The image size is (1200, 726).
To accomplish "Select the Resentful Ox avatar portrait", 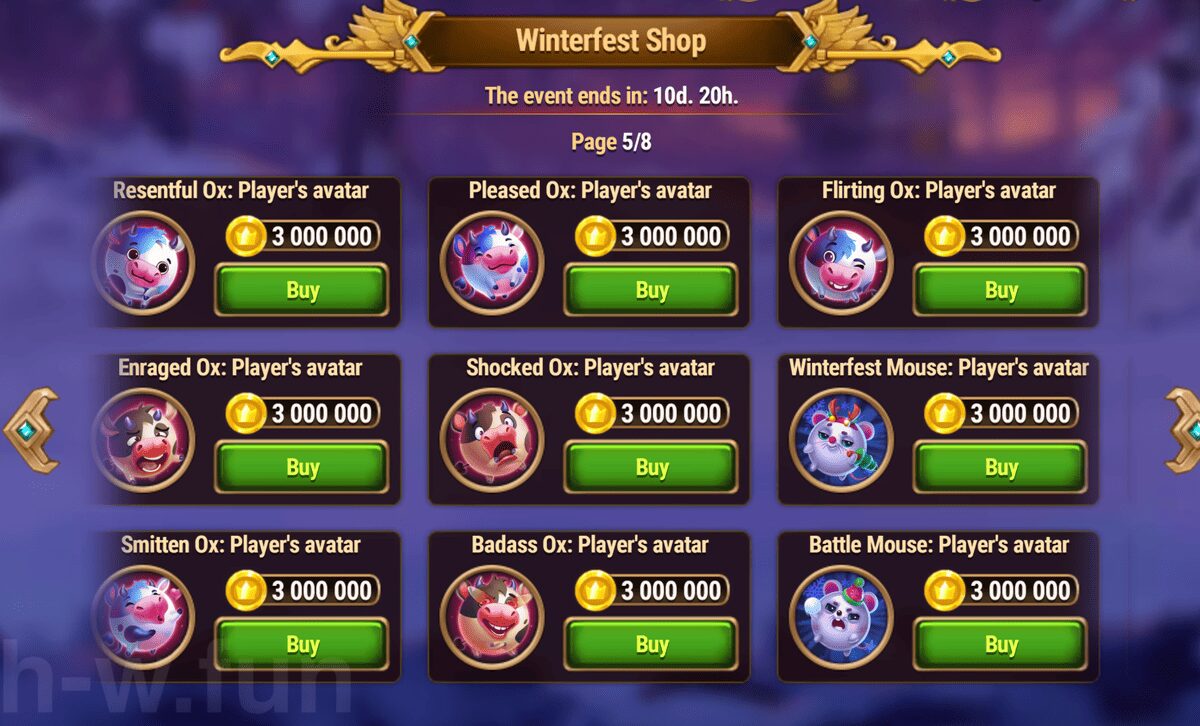I will pyautogui.click(x=145, y=263).
